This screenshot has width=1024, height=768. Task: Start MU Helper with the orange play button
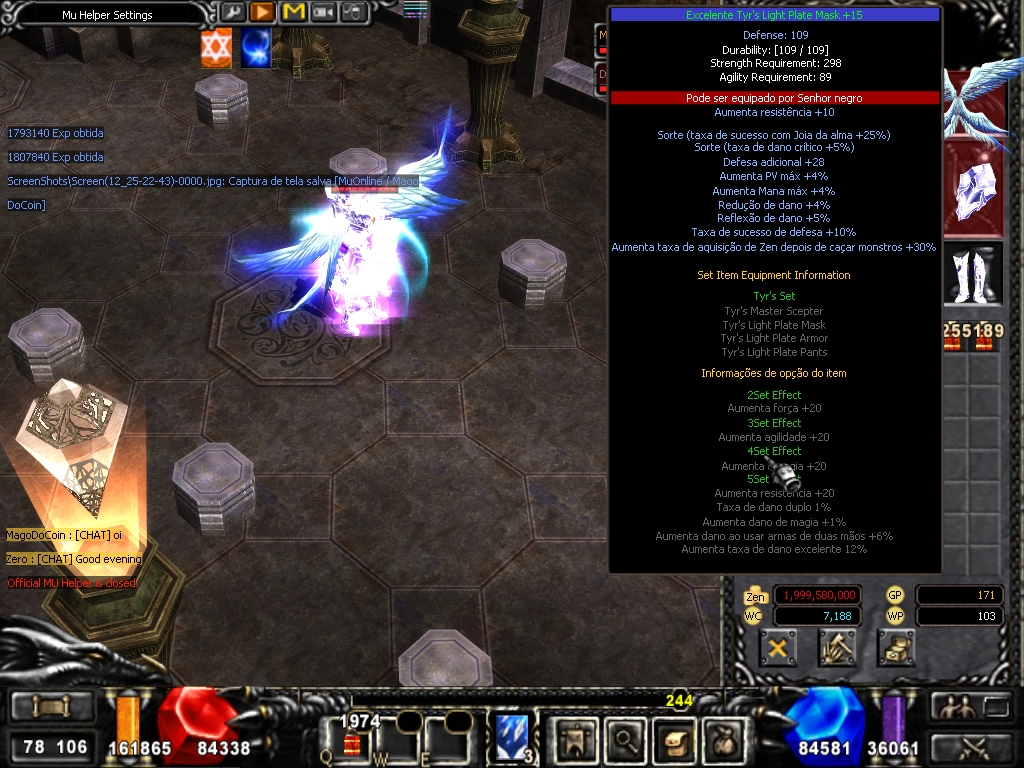tap(263, 12)
